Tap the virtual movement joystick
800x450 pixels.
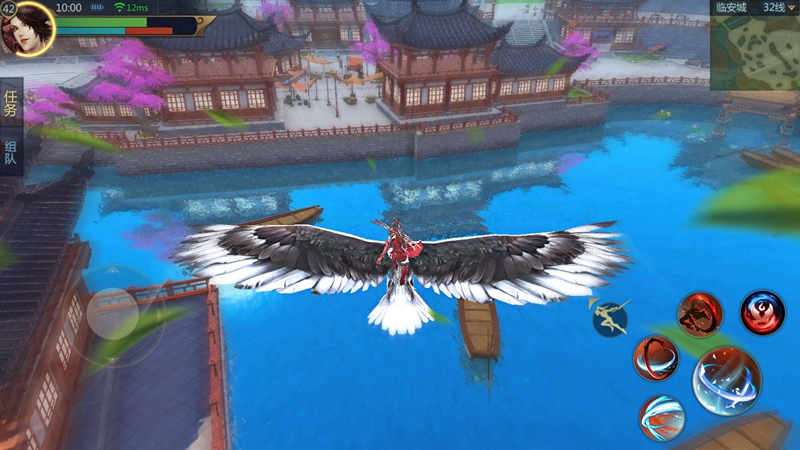click(x=113, y=314)
